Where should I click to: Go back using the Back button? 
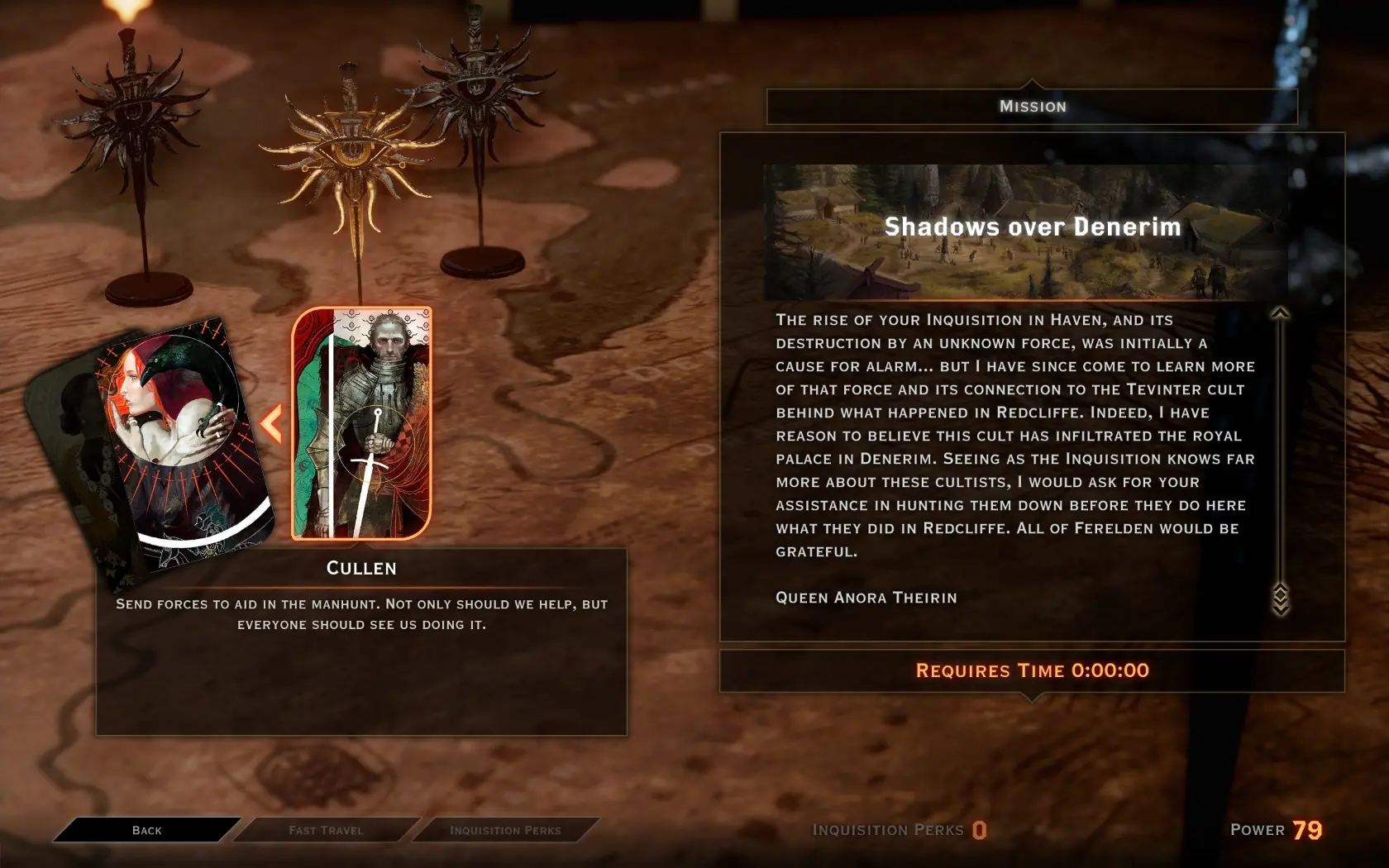coord(147,830)
